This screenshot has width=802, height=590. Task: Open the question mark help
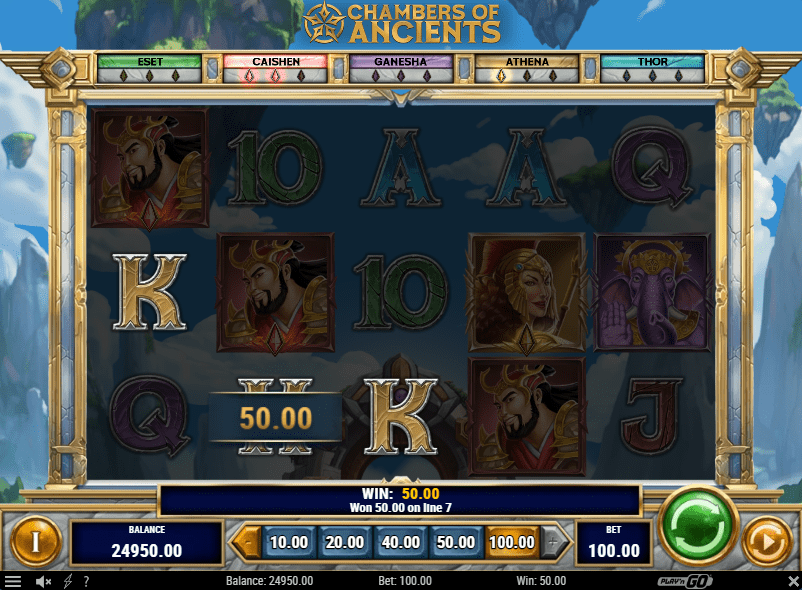tap(86, 581)
